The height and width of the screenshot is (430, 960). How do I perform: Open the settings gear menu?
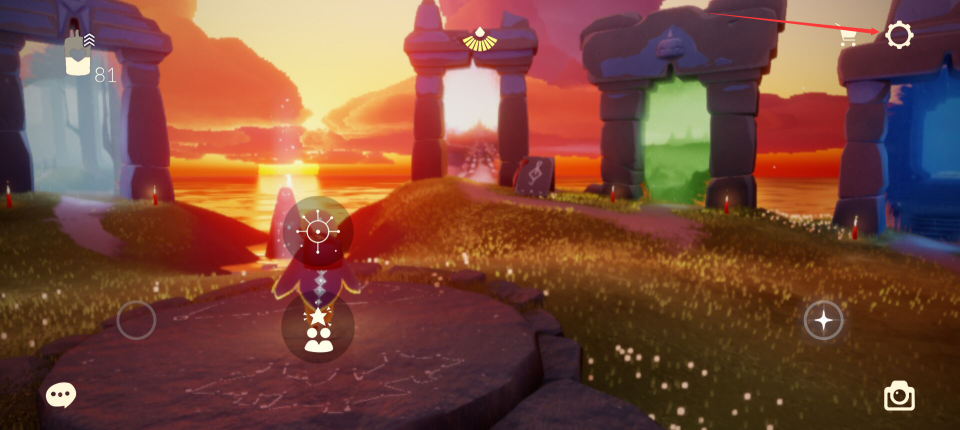coord(899,35)
